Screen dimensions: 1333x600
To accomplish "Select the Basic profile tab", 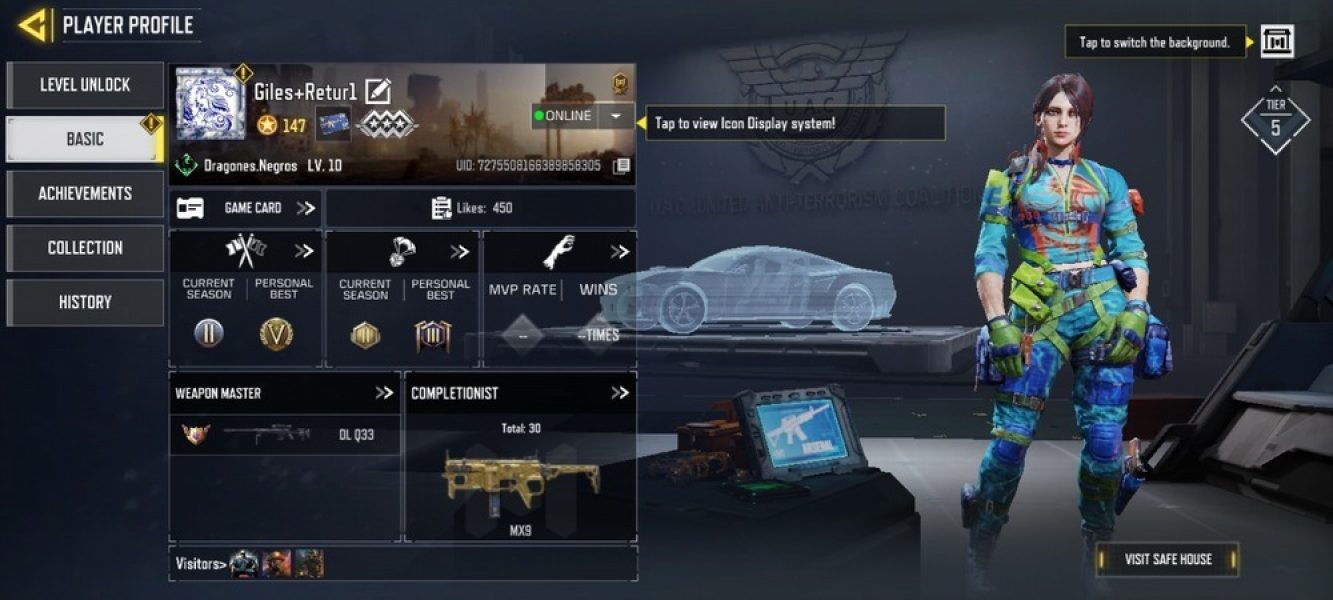I will pos(85,139).
